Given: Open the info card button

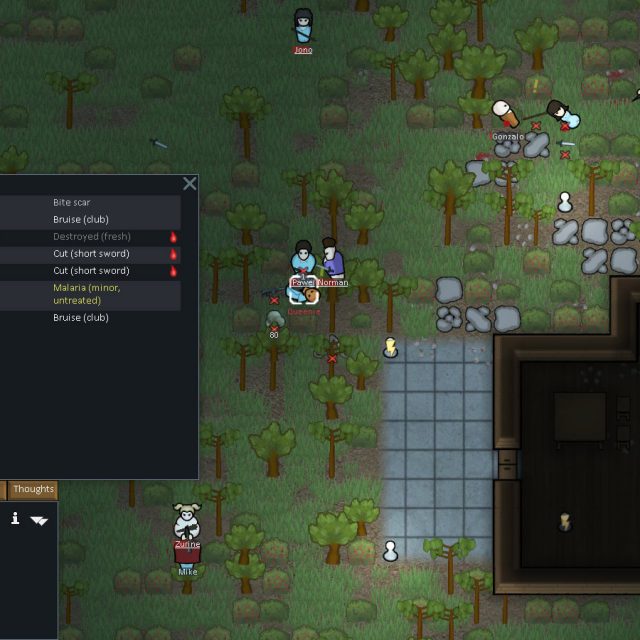Looking at the screenshot, I should [x=15, y=518].
